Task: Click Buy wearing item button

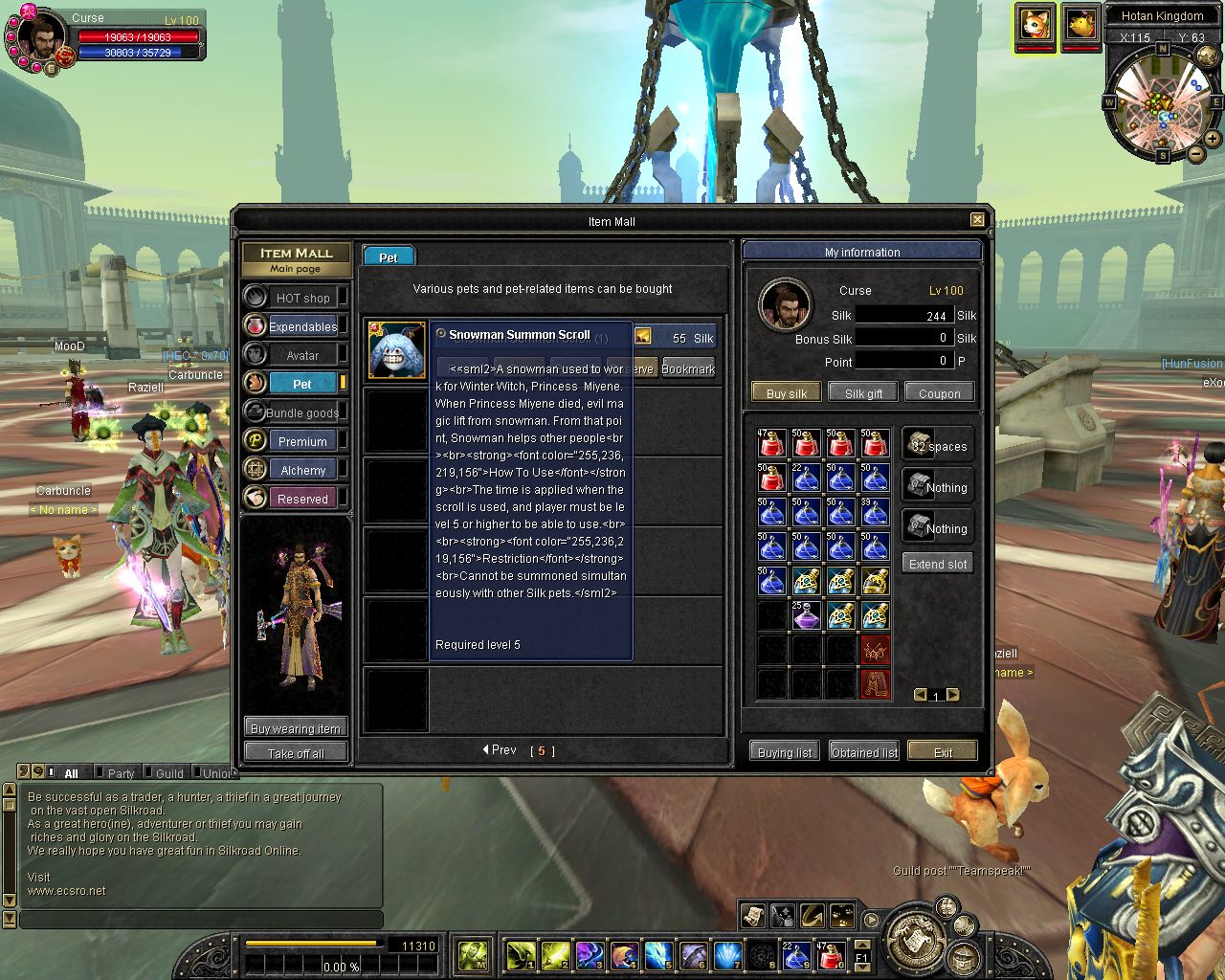Action: coord(296,728)
